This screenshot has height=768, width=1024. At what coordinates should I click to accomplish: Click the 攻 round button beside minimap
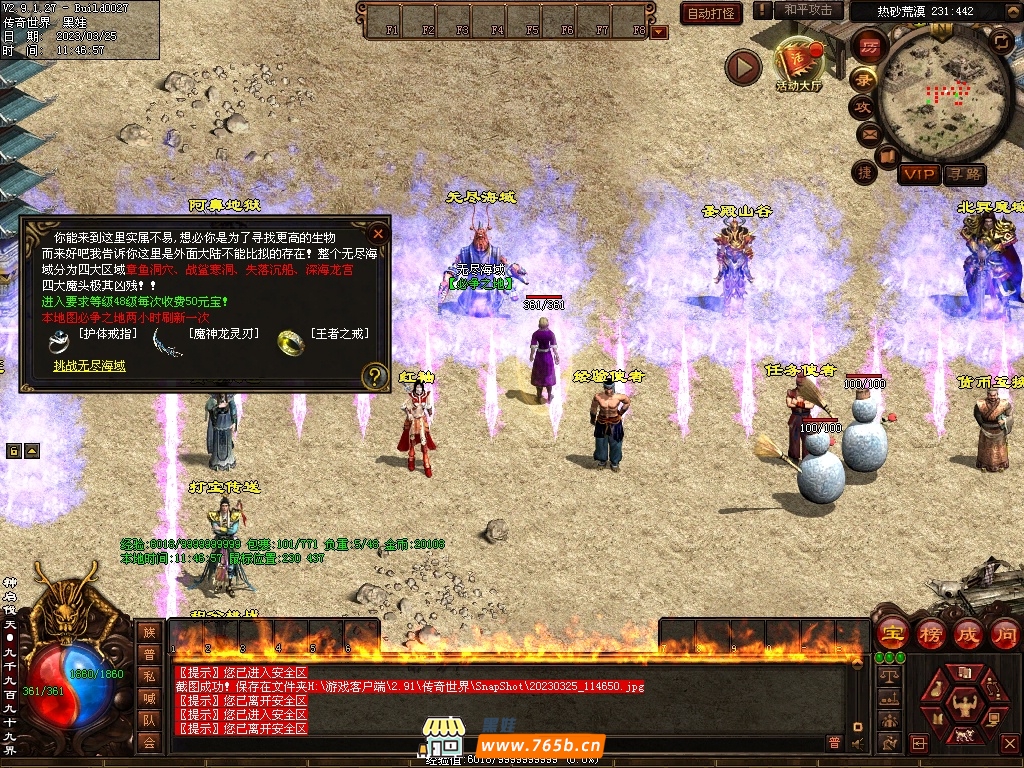pos(862,106)
